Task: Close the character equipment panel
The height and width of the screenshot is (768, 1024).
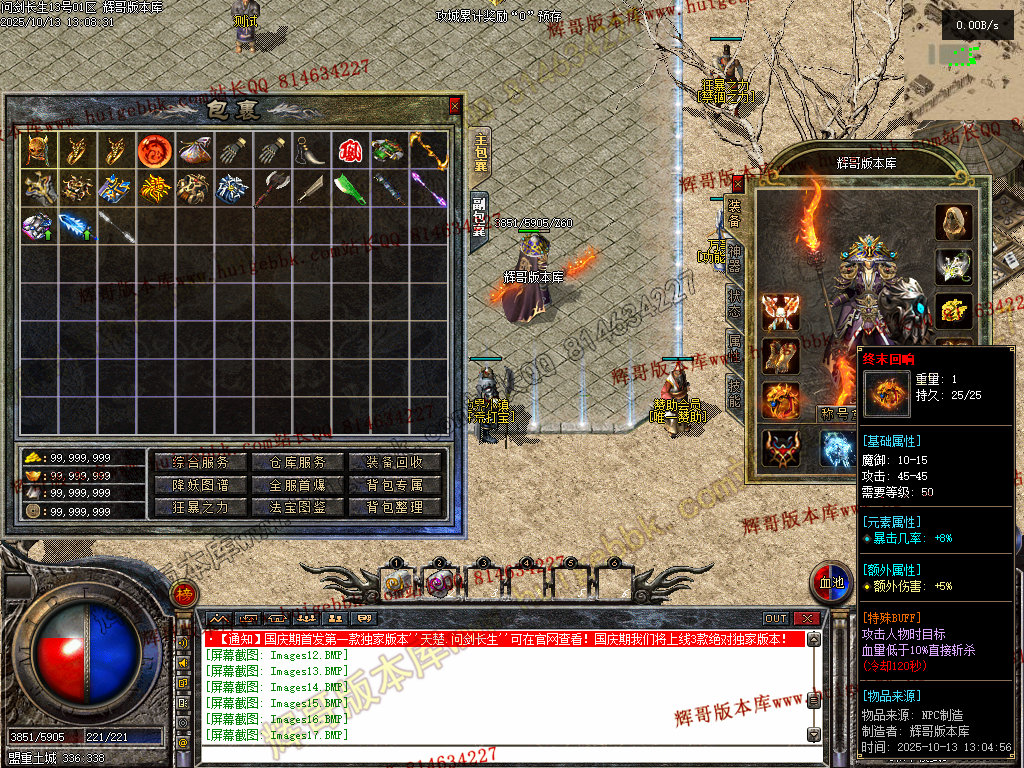Action: point(738,183)
